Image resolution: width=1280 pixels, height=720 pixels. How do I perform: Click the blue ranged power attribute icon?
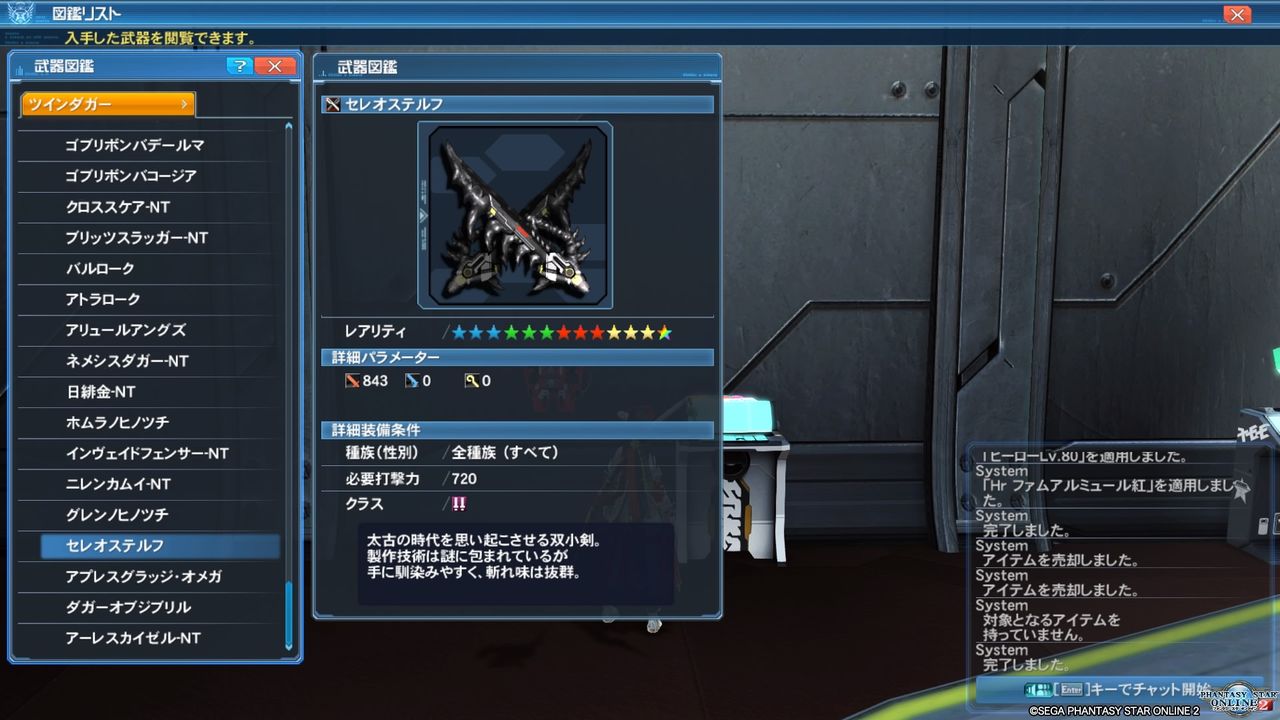414,381
